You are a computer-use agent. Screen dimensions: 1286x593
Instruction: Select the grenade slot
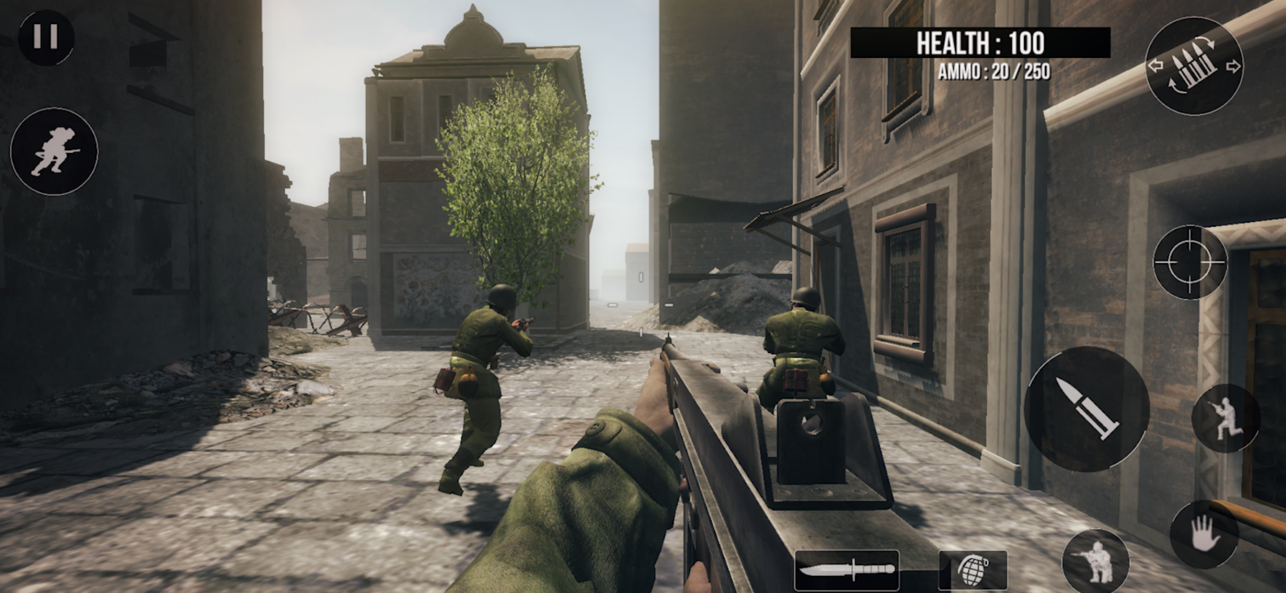(x=972, y=570)
